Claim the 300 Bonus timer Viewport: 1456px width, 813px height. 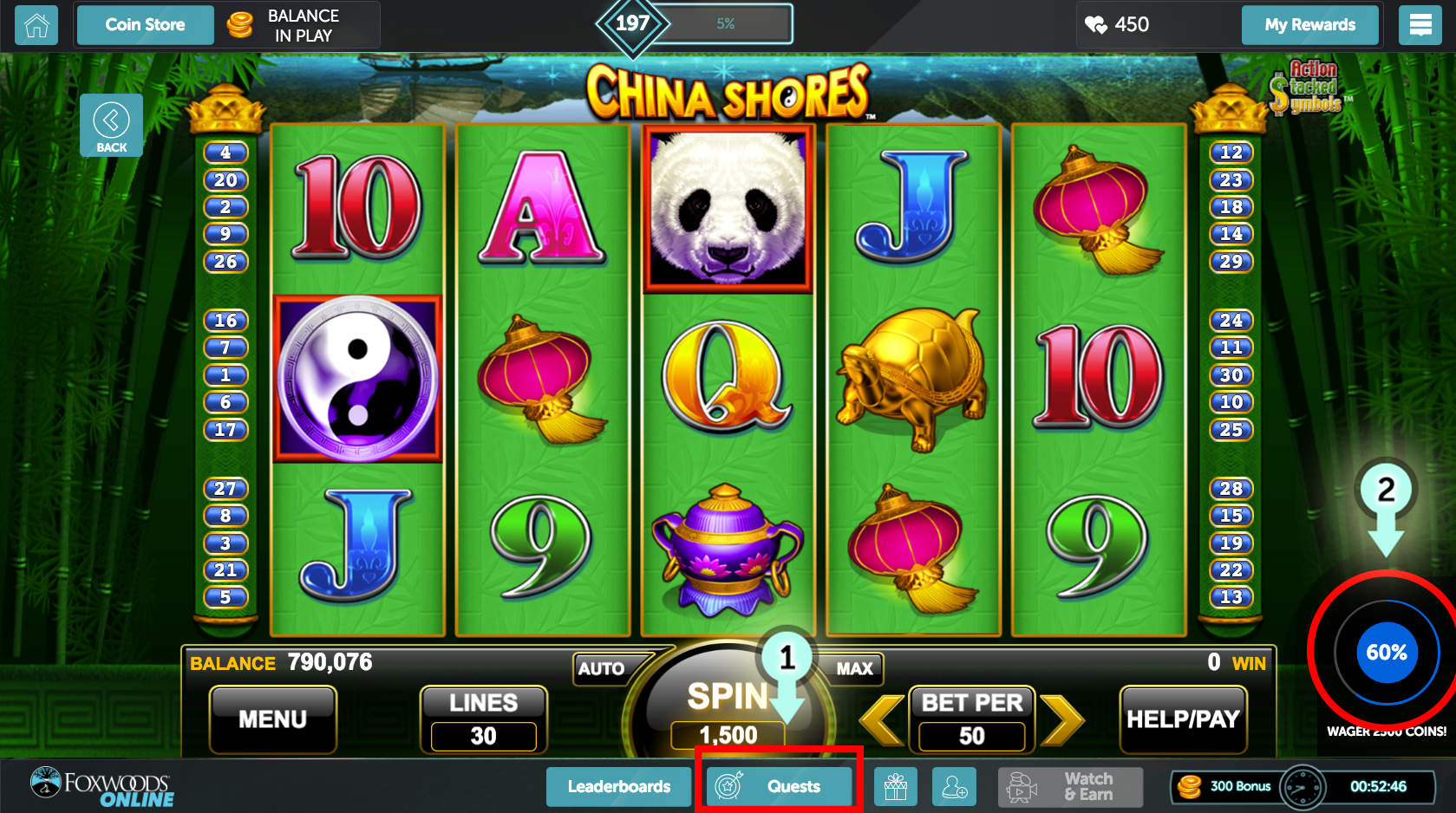[1302, 787]
